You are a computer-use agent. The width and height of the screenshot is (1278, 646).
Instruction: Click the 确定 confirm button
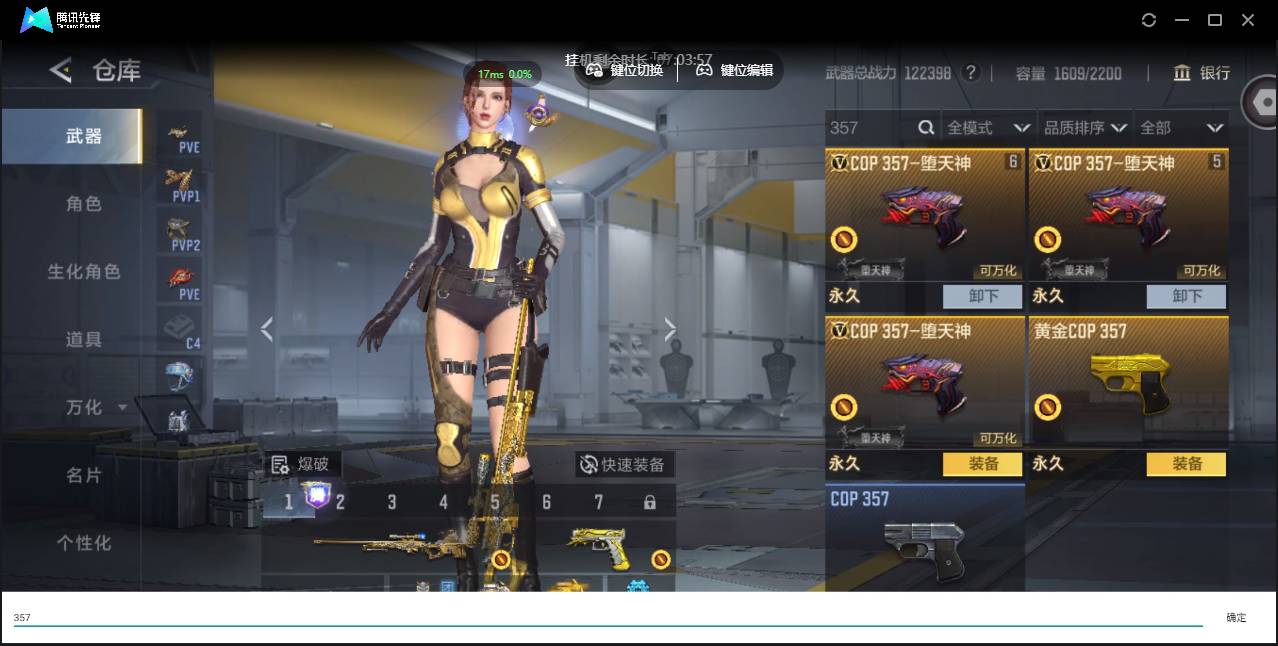[x=1236, y=618]
